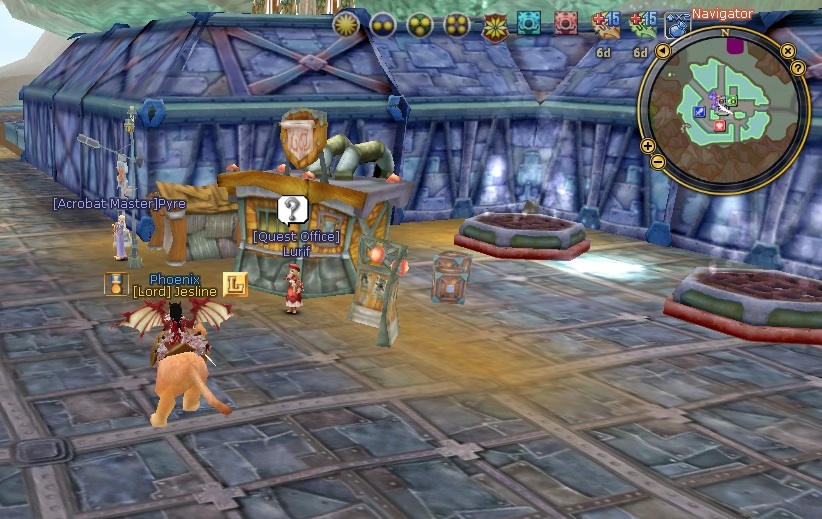Select the blue marker on the minimap
The image size is (822, 519).
point(701,112)
